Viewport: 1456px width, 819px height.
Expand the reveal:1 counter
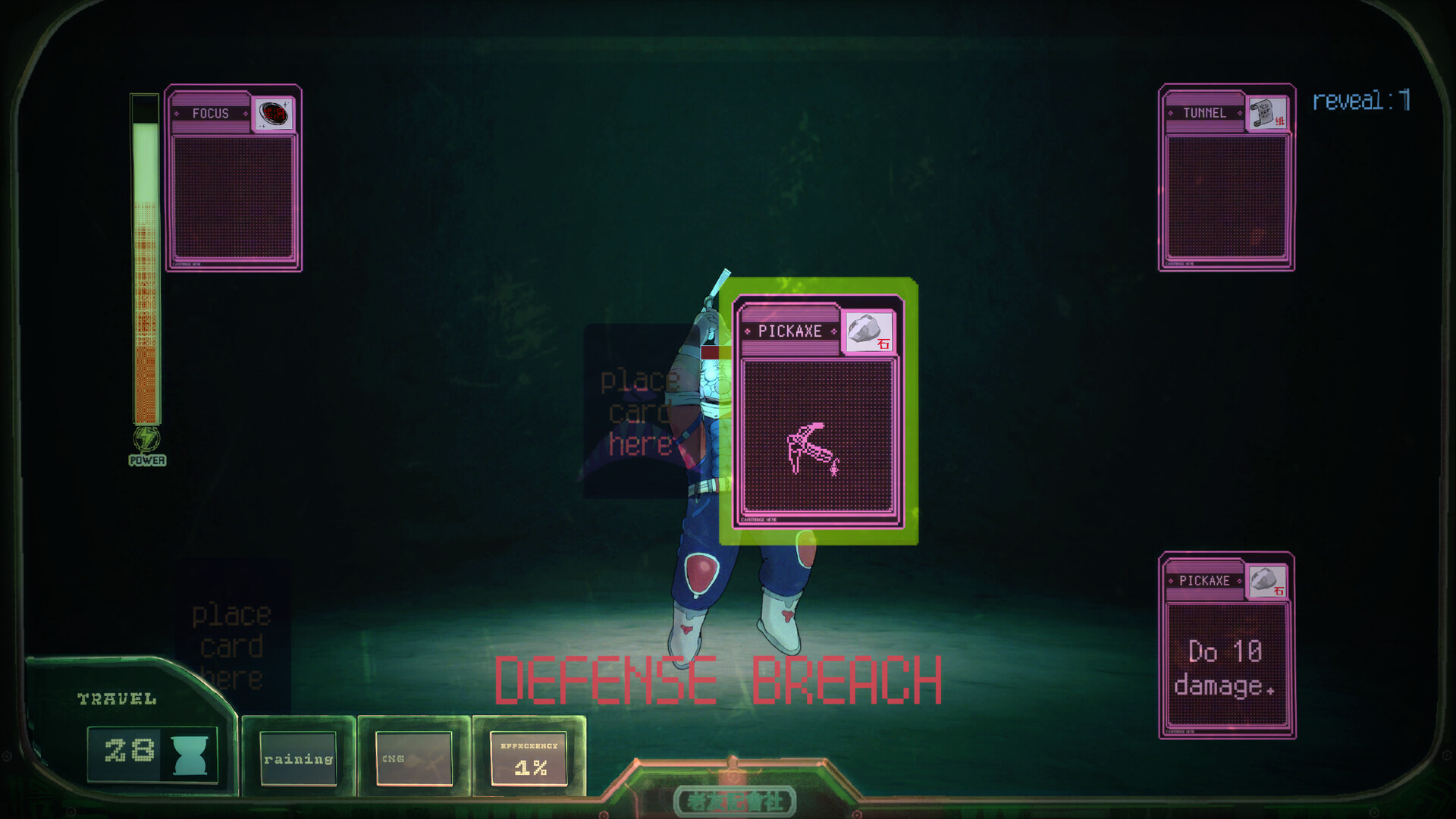click(1359, 99)
